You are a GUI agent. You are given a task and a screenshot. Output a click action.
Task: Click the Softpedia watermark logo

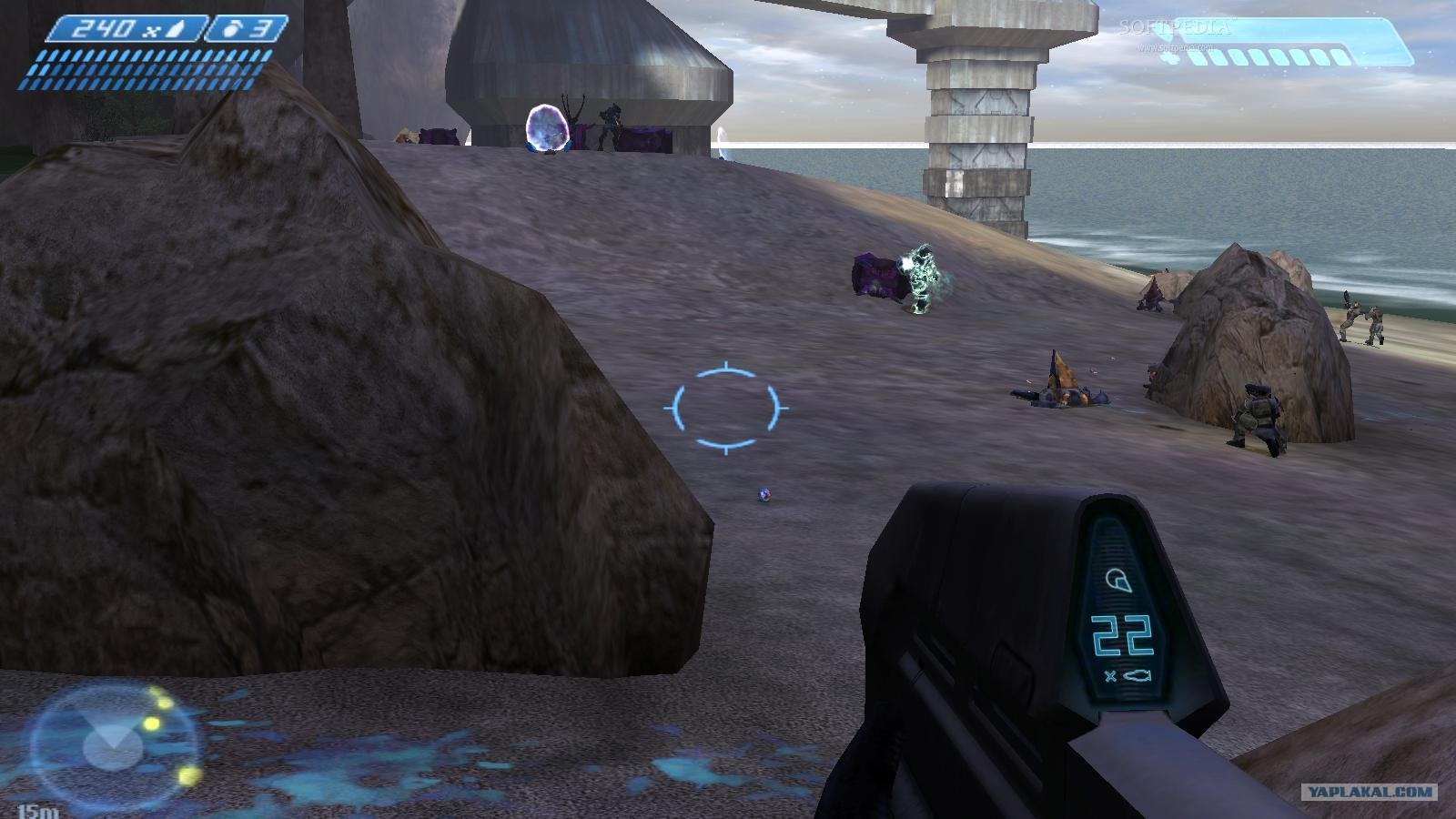tap(1172, 28)
